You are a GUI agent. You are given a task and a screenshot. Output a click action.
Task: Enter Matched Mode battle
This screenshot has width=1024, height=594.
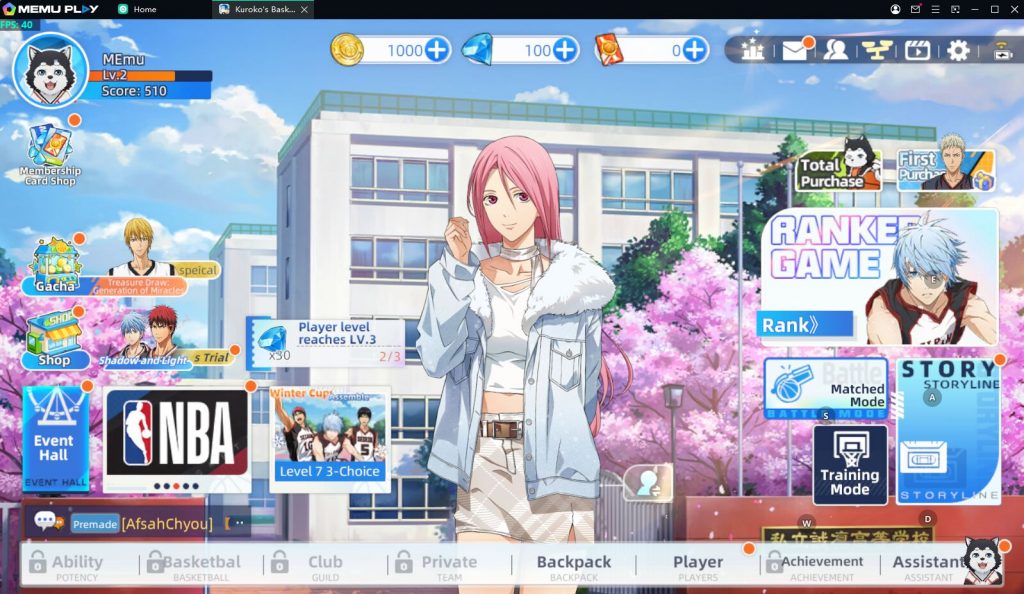pos(826,389)
